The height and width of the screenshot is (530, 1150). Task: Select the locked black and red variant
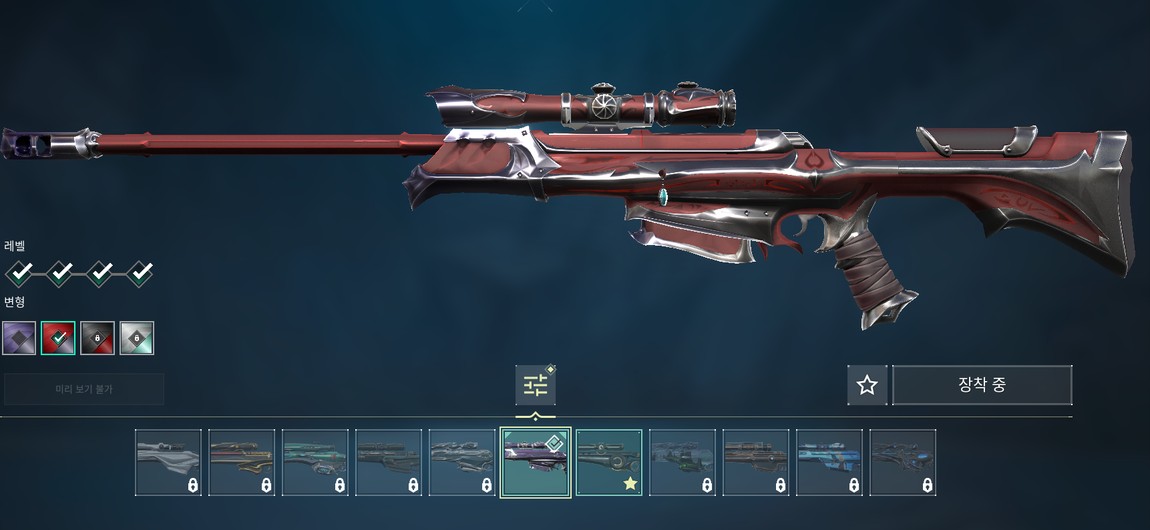point(97,338)
